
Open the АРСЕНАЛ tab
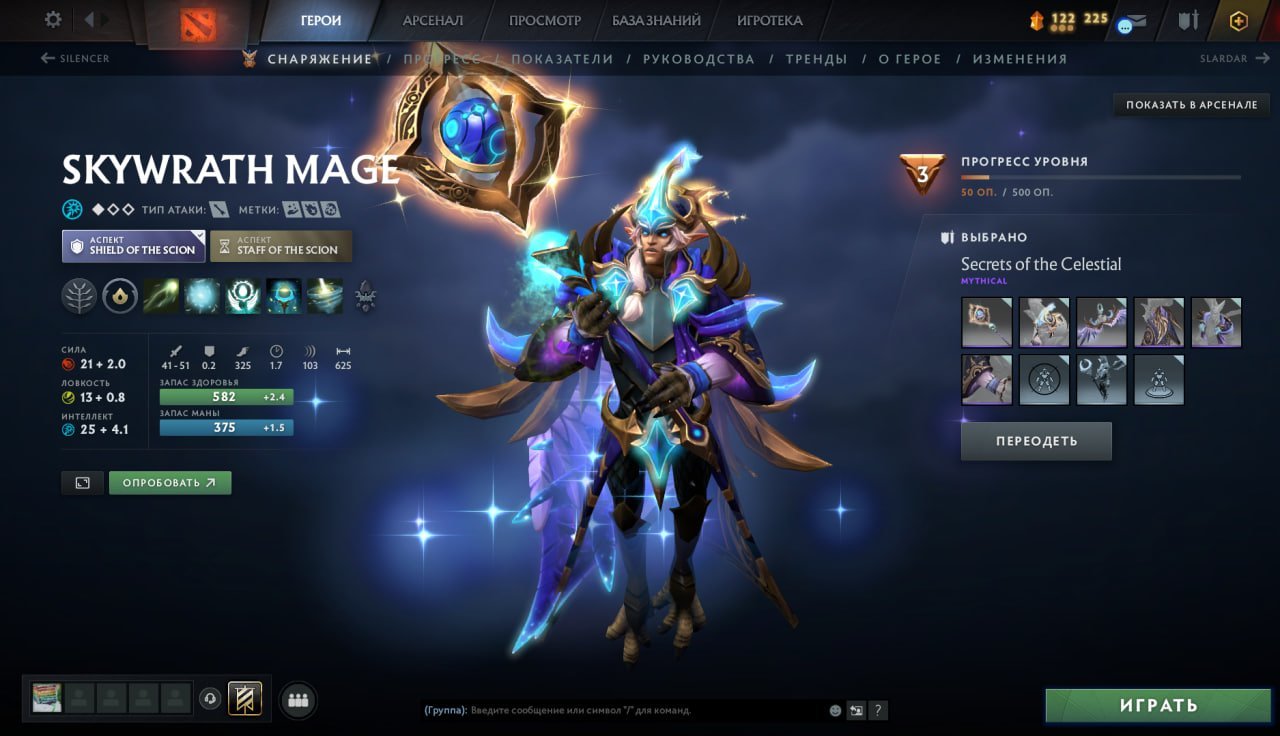click(432, 19)
